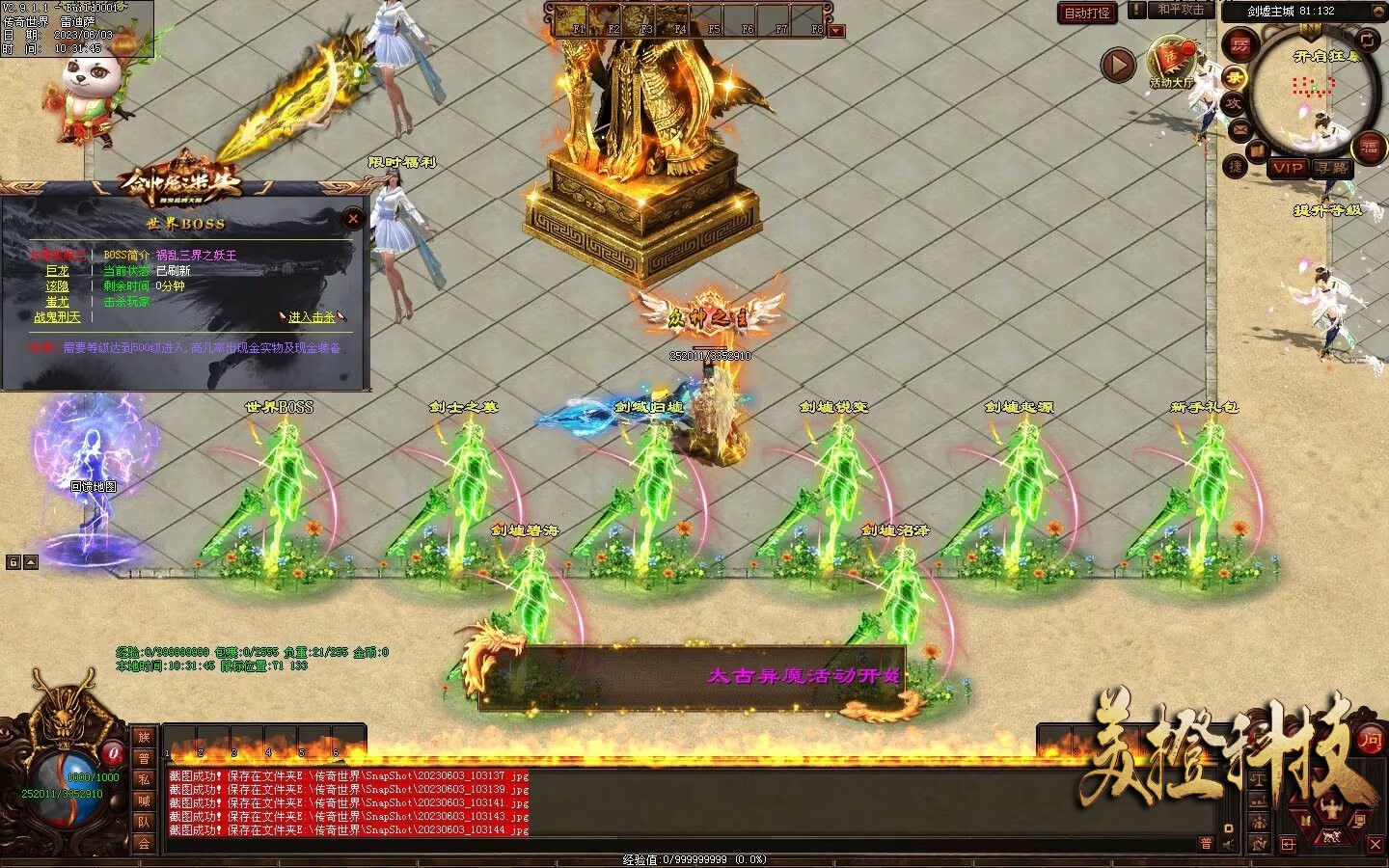Switch the 和平攻击 attack mode
1389x868 pixels.
[x=1181, y=10]
